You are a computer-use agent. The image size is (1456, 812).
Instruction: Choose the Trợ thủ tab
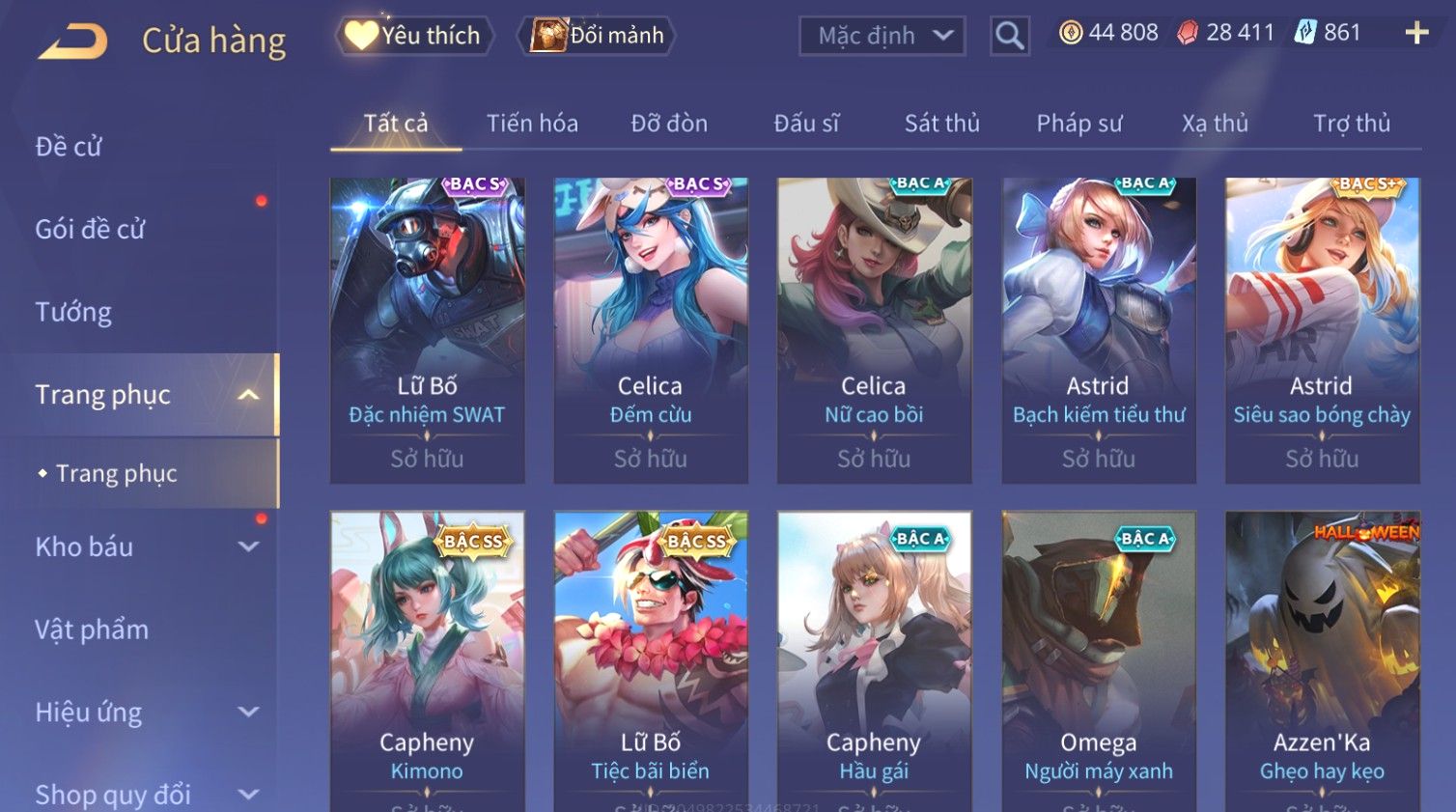click(1351, 124)
